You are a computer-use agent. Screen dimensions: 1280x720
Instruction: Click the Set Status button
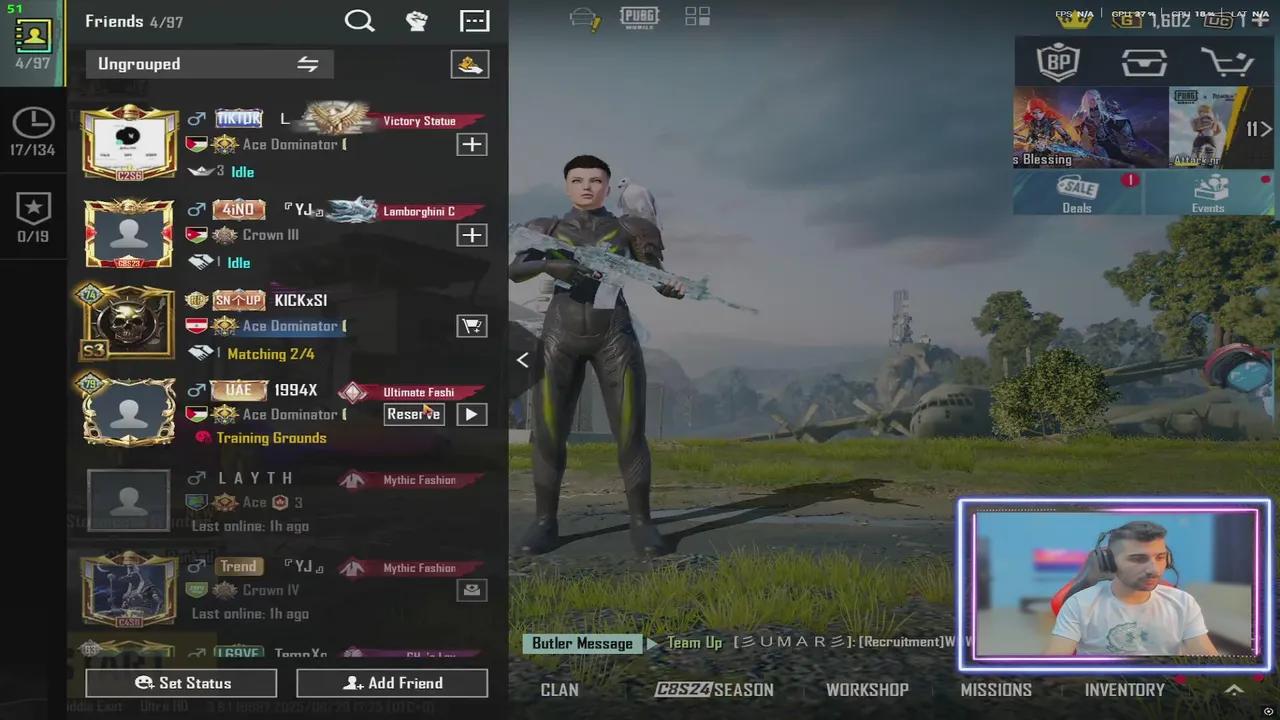pyautogui.click(x=181, y=683)
